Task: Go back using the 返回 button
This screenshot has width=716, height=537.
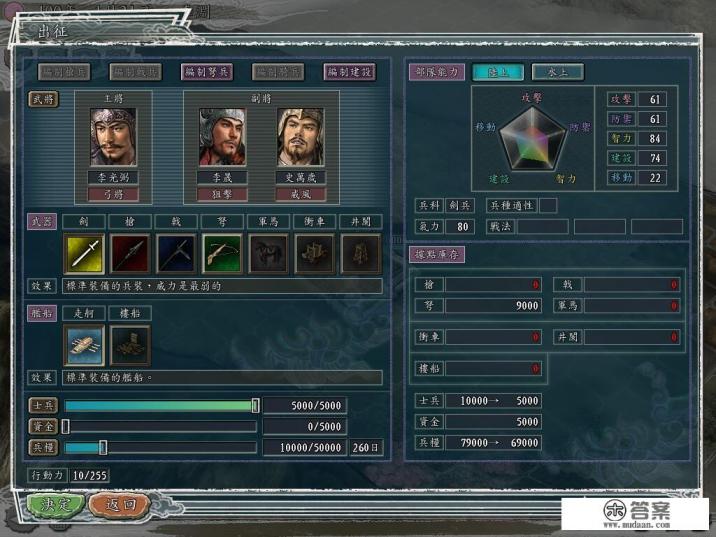Action: 119,504
